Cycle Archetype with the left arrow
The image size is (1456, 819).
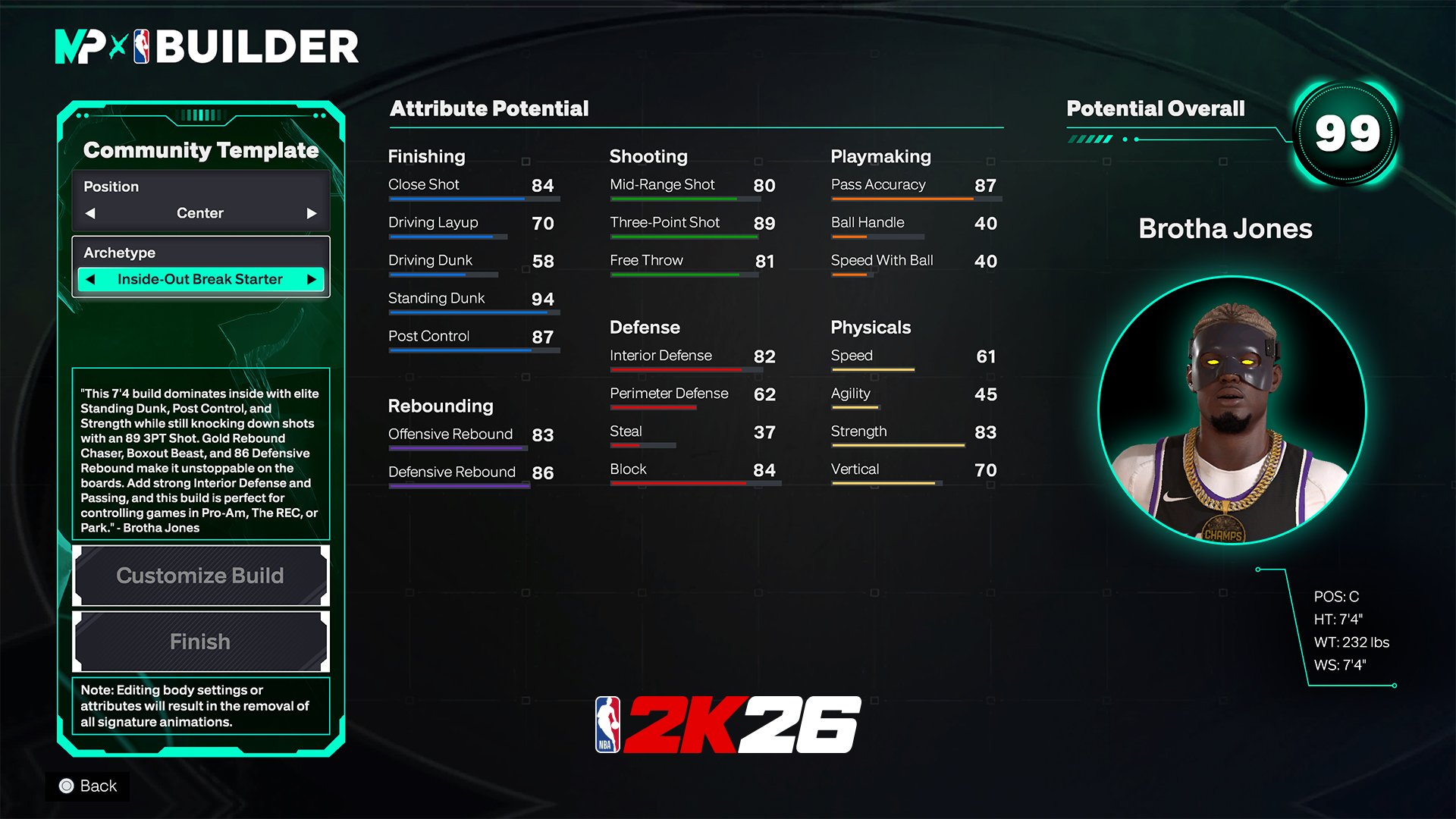pos(91,279)
